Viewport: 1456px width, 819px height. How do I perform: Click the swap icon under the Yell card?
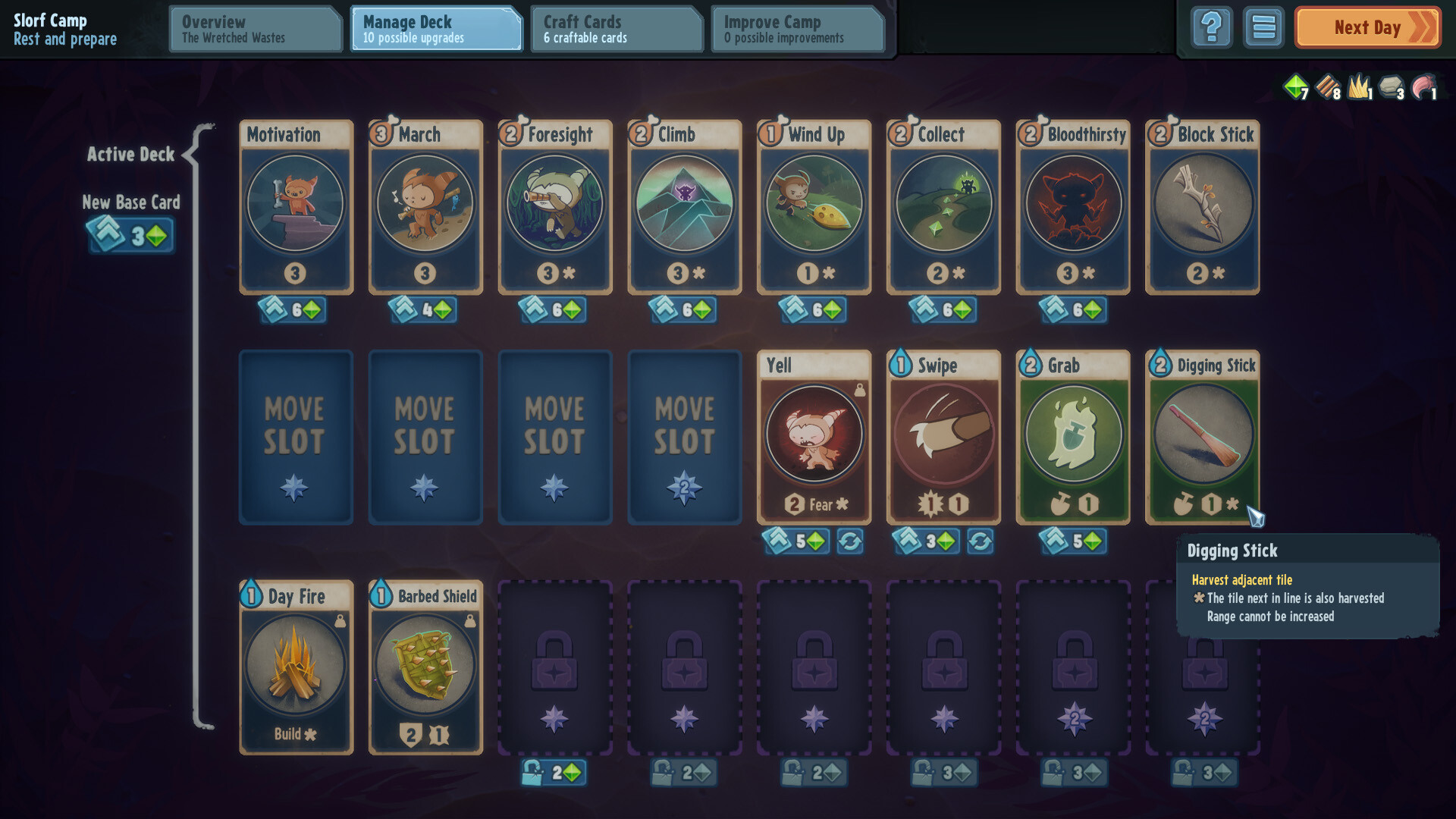pyautogui.click(x=852, y=541)
